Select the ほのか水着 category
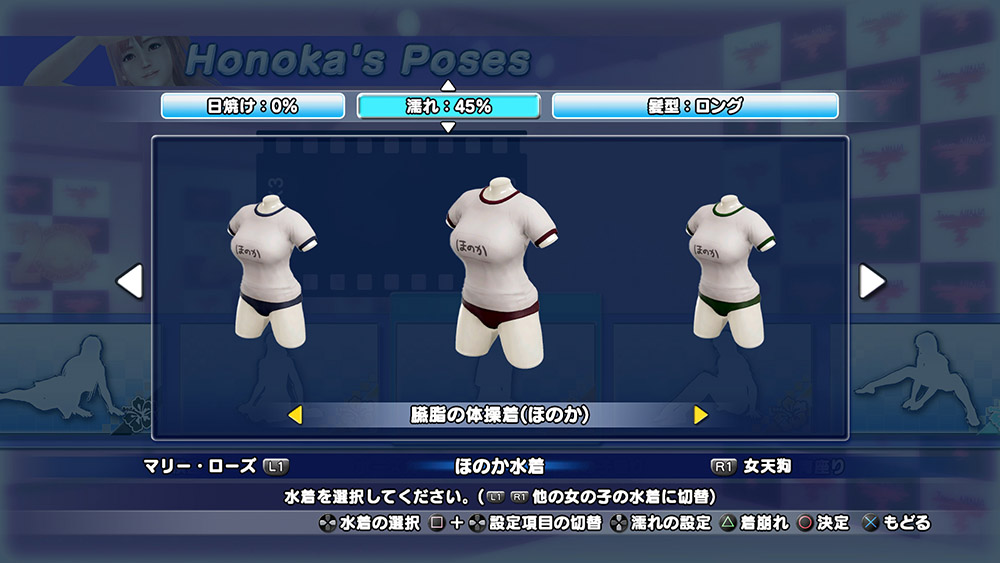This screenshot has width=1000, height=563. pyautogui.click(x=499, y=466)
